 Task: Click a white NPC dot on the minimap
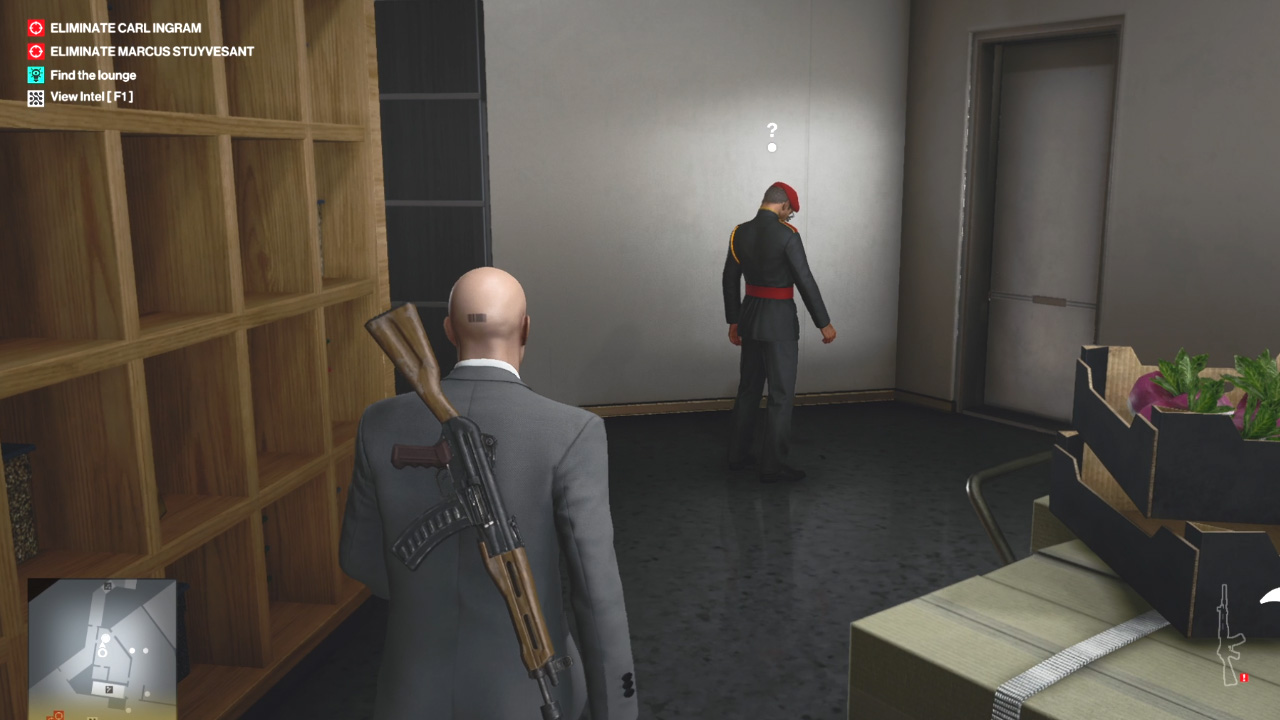click(x=133, y=651)
